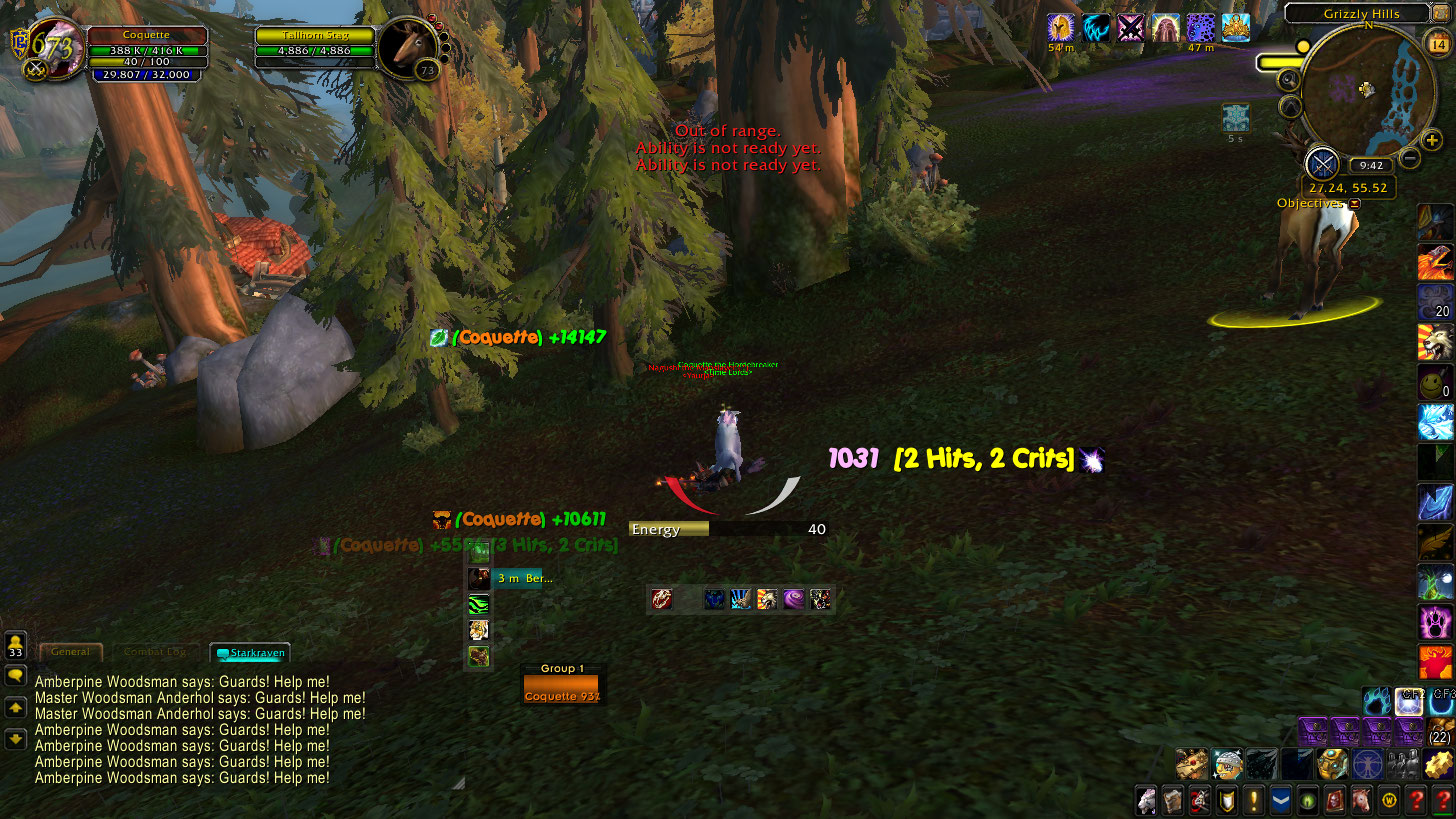The width and height of the screenshot is (1456, 819).
Task: Open the social friends button showing 33
Action: pos(15,644)
